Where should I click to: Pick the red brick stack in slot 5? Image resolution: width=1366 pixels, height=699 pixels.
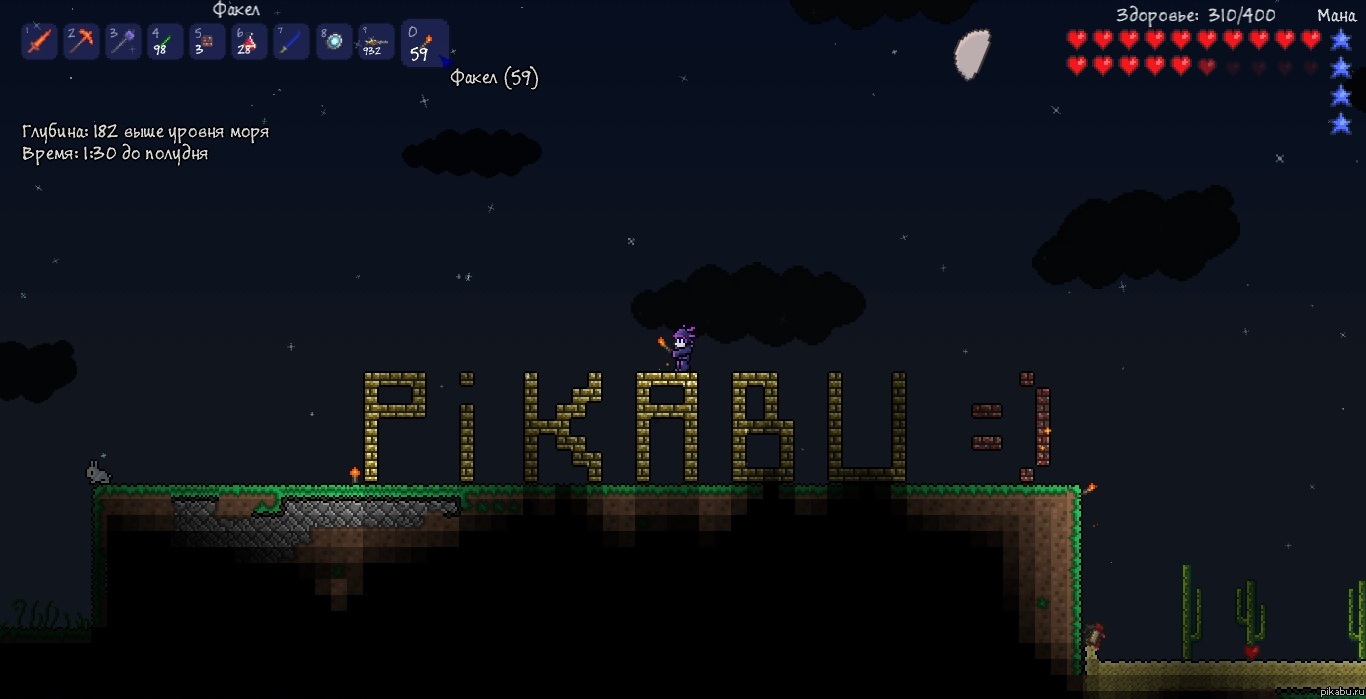pos(207,42)
